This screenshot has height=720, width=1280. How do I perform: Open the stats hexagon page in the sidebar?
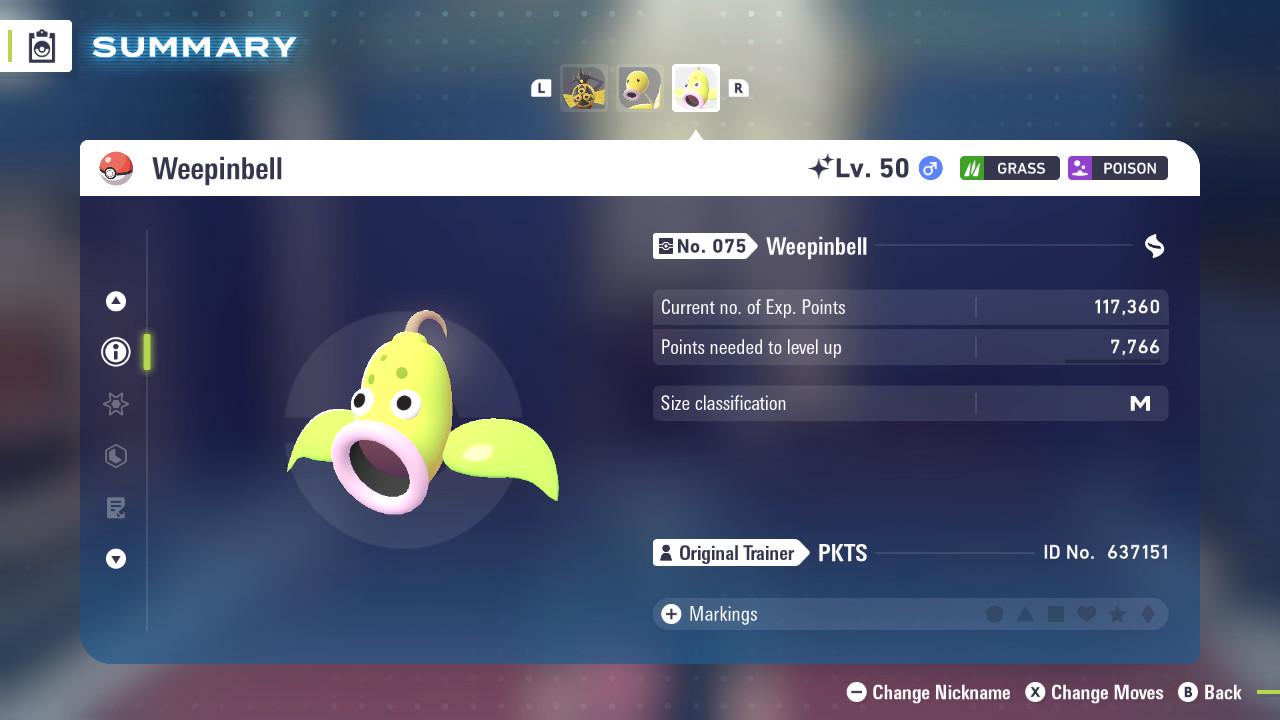tap(116, 456)
